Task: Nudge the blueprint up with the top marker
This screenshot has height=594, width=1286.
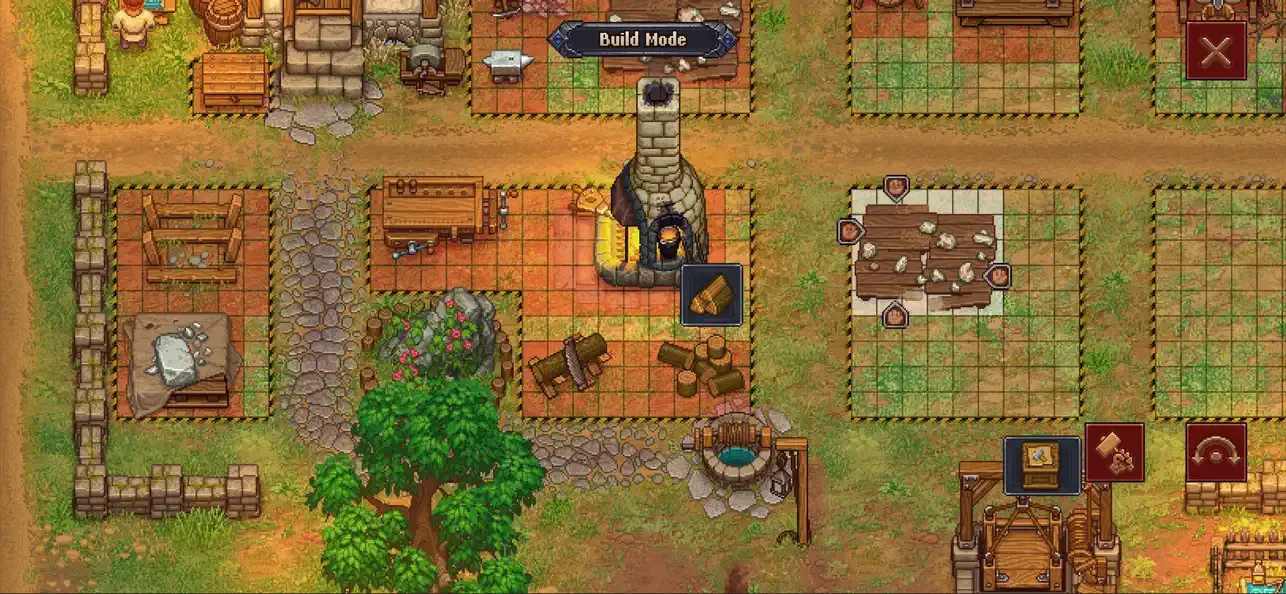Action: [896, 187]
